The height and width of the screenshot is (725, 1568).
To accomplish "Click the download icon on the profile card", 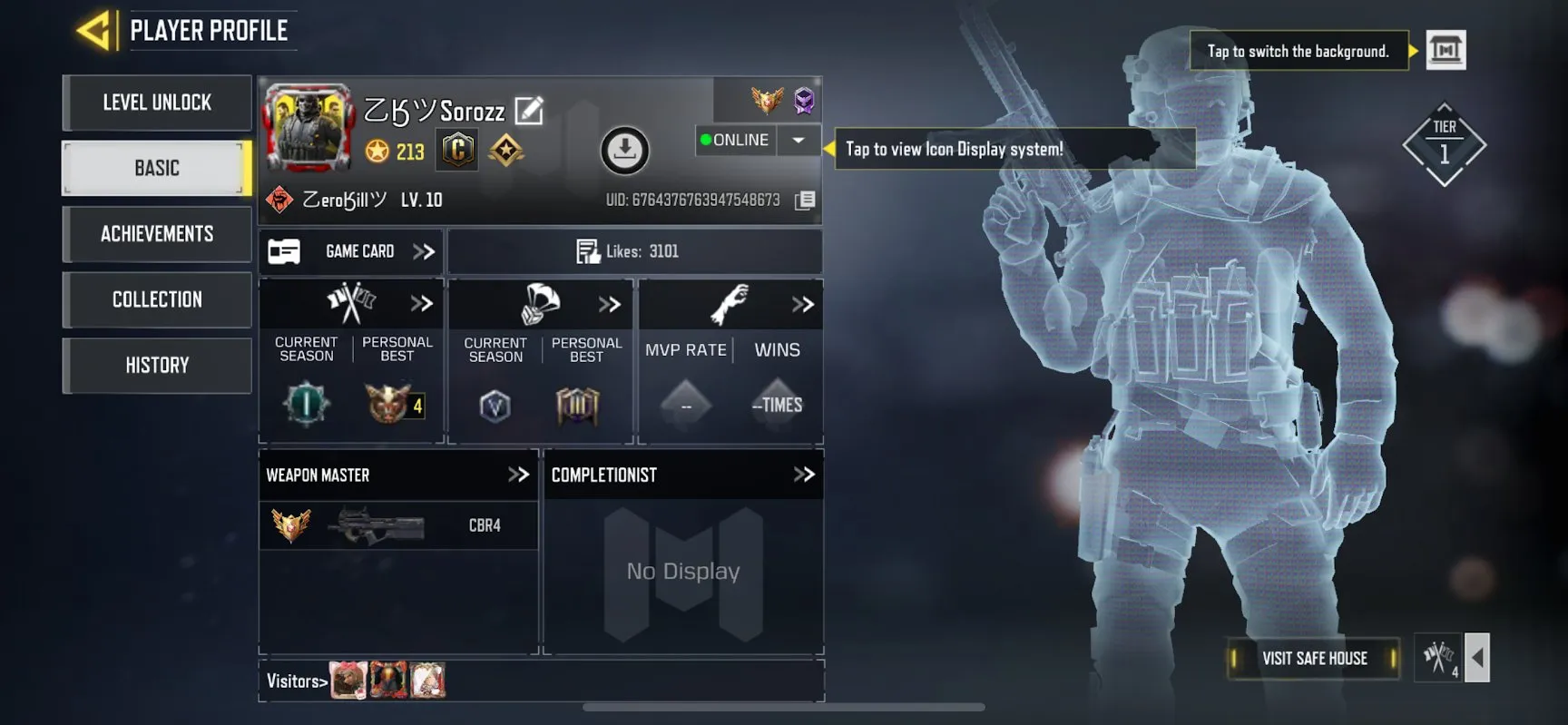I will pos(622,150).
